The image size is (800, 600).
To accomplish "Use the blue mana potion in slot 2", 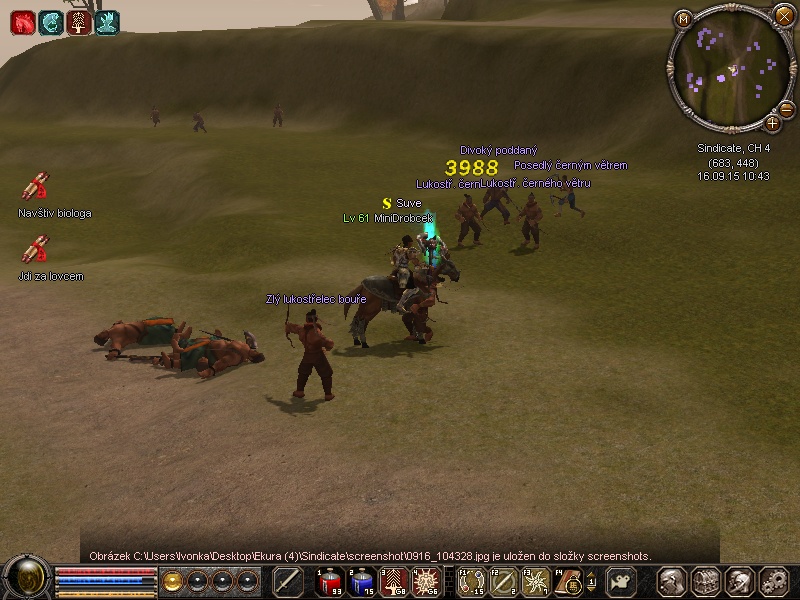I will [x=362, y=581].
